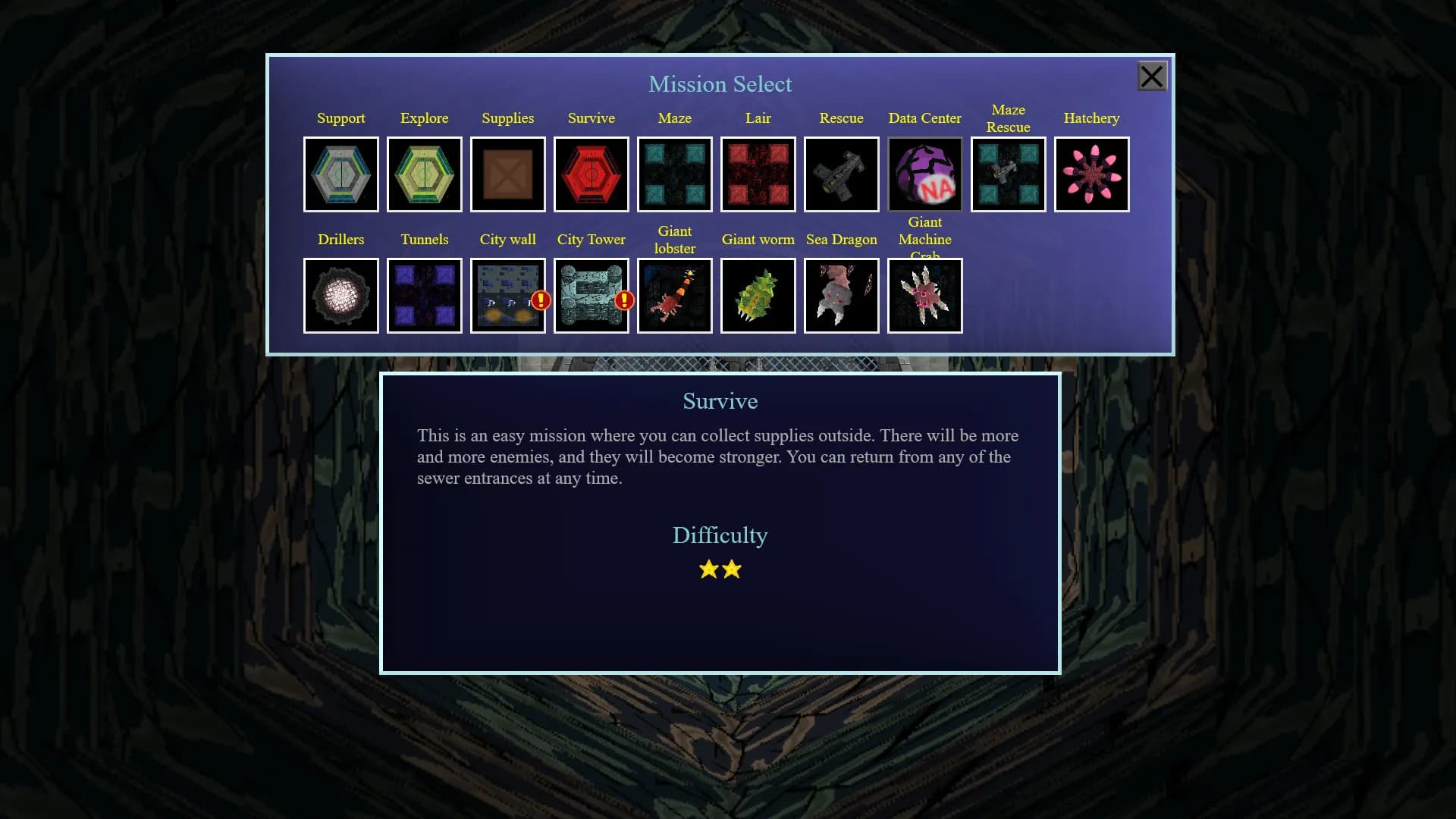Select the City wall mission
The image size is (1456, 819).
pos(508,296)
